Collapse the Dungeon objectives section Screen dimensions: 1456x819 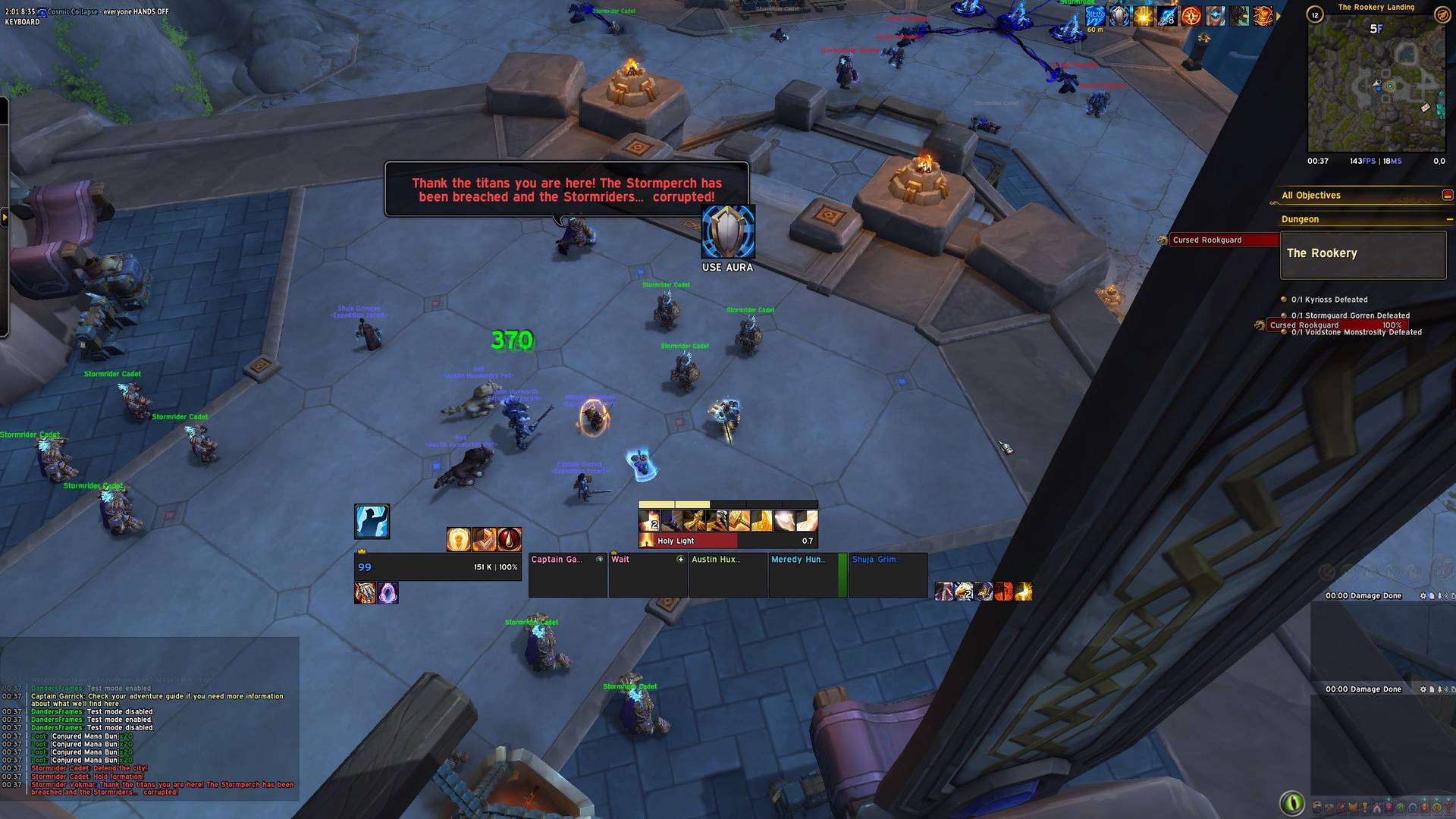click(x=1448, y=220)
